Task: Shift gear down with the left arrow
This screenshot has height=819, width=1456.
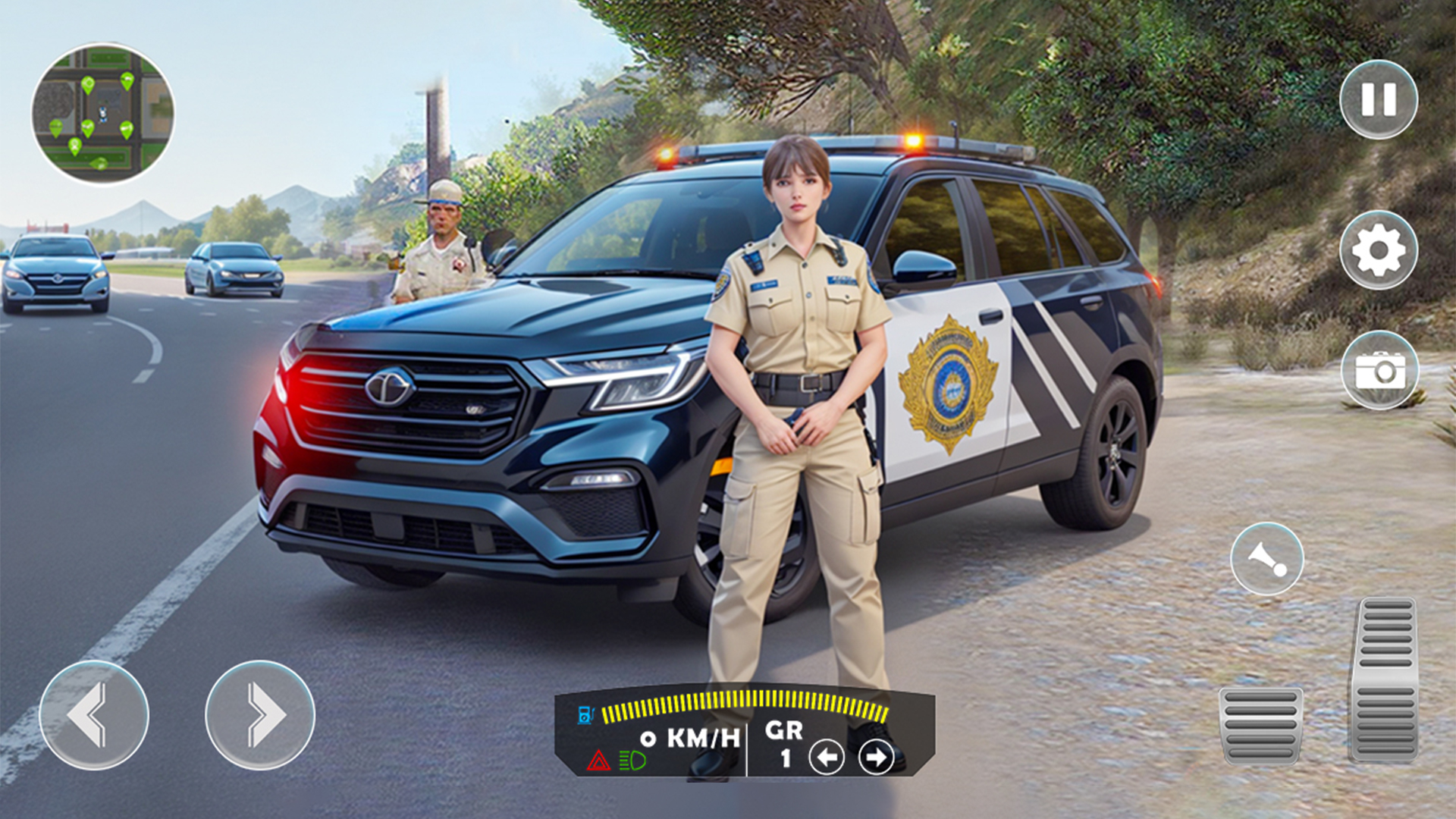Action: click(827, 757)
